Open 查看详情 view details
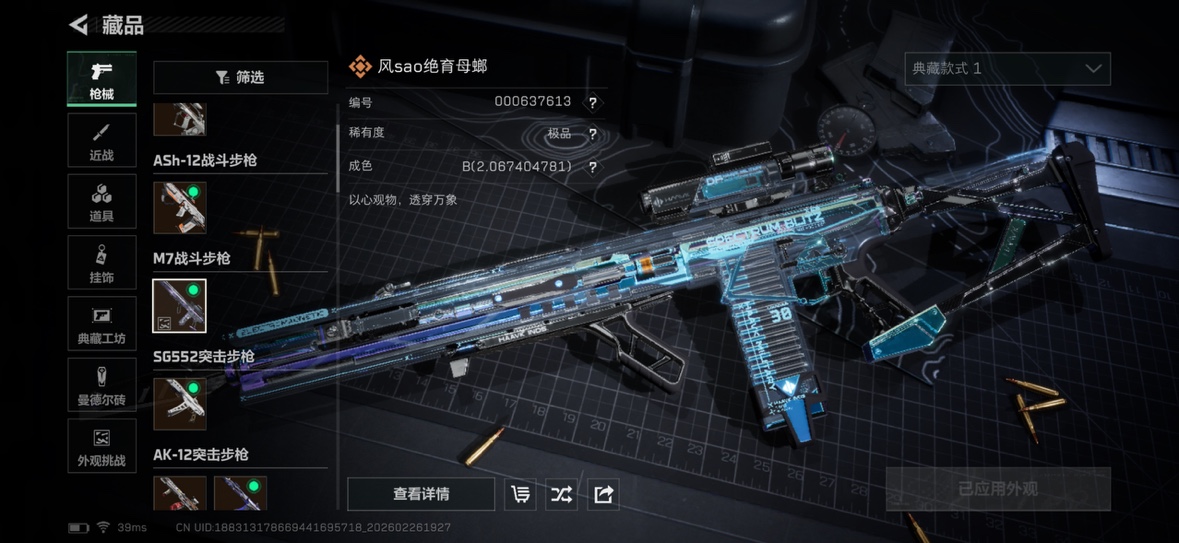This screenshot has width=1179, height=543. coord(421,494)
